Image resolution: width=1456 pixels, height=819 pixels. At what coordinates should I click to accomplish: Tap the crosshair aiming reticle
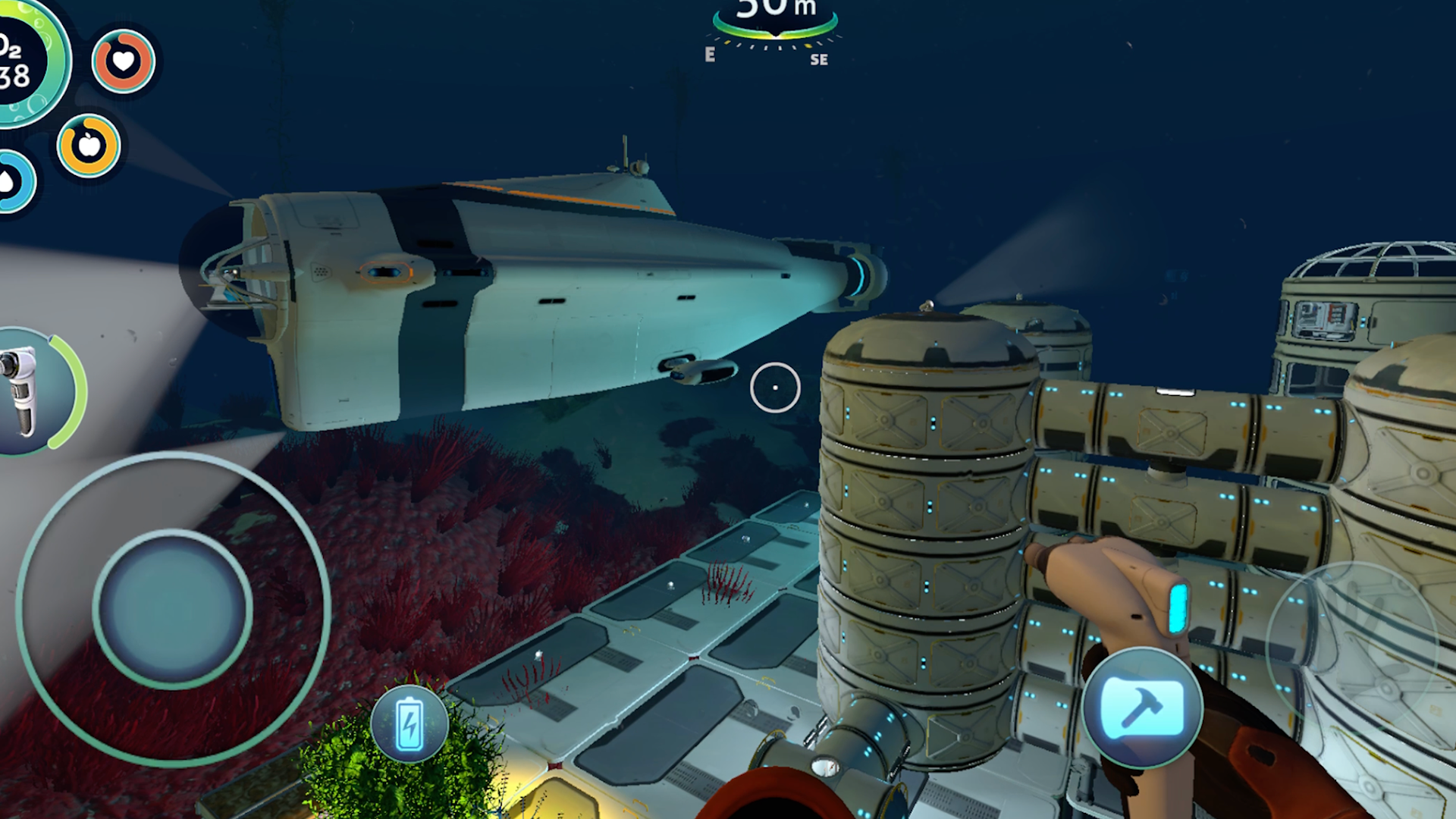(775, 387)
